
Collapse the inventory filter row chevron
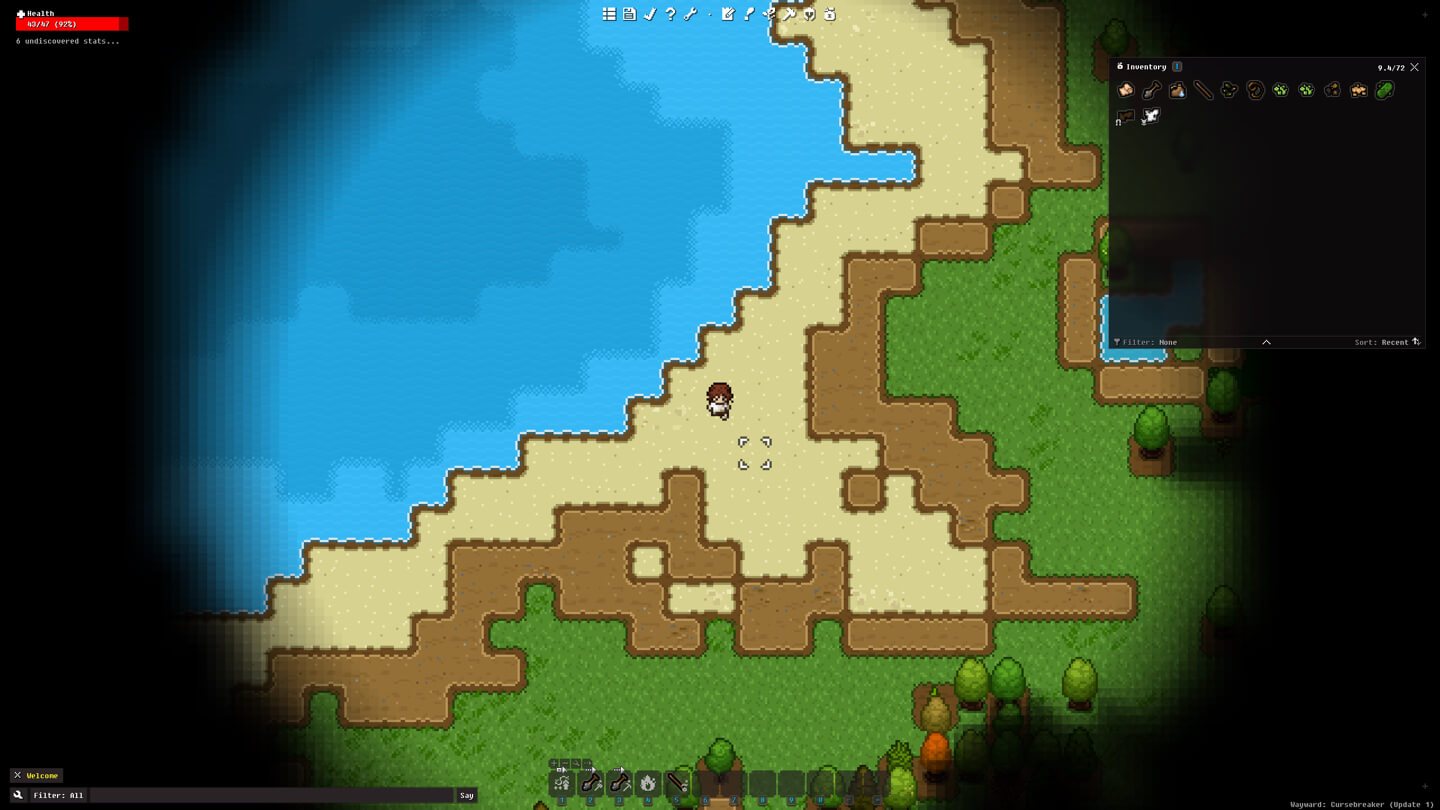coord(1266,341)
